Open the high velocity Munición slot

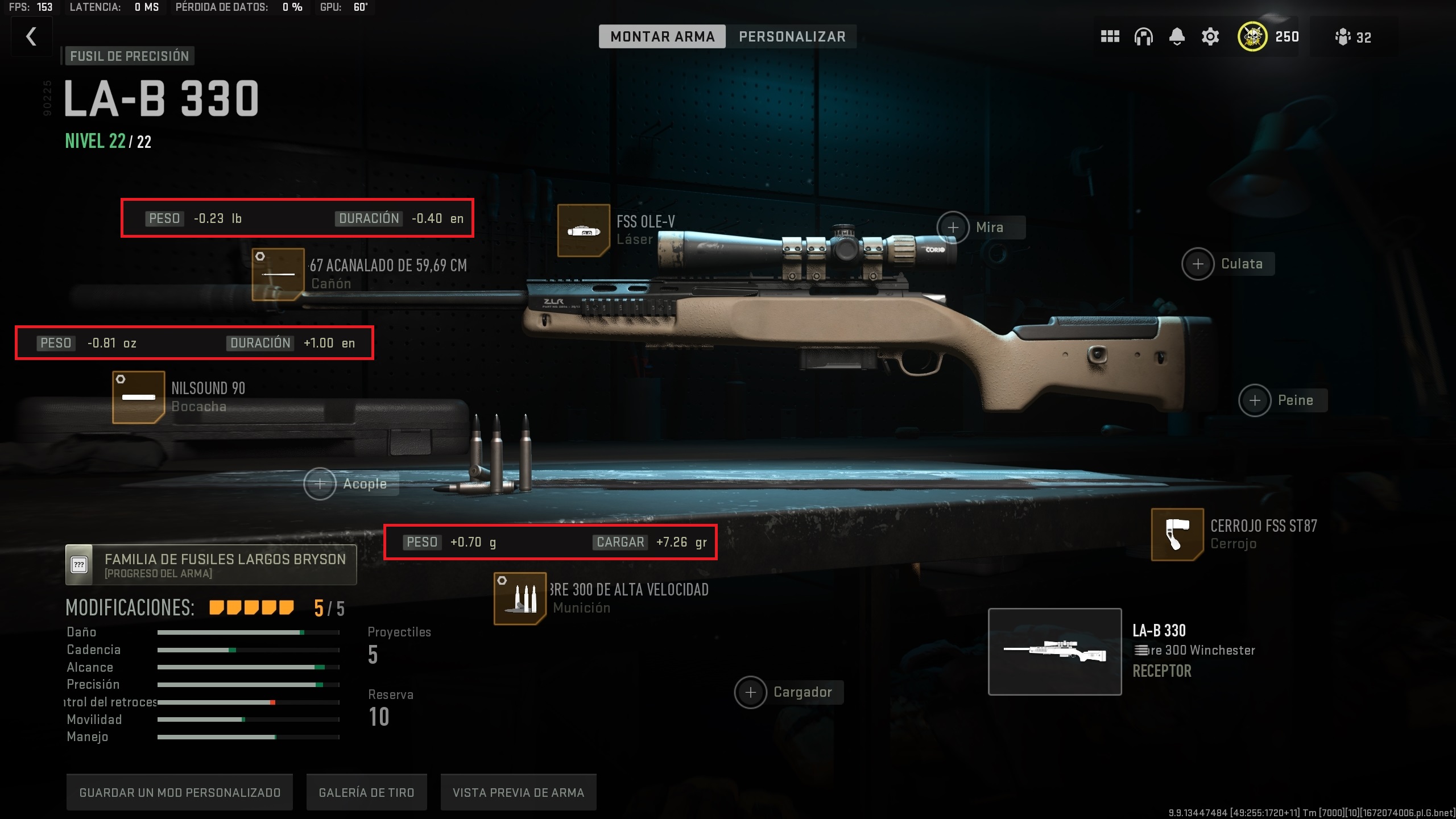click(x=520, y=598)
